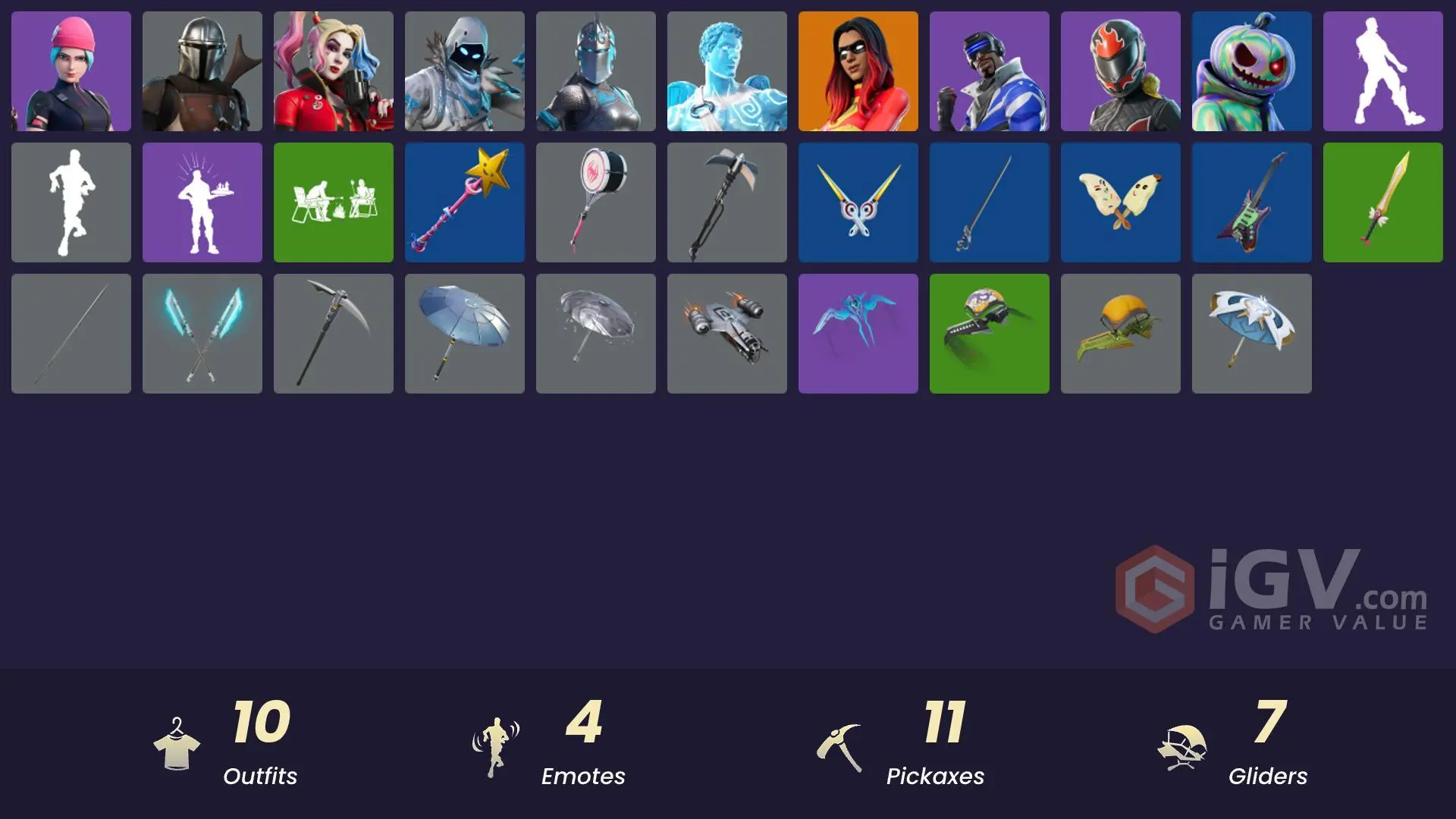Select the purple rock guitar pickaxe
This screenshot has width=1456, height=819.
coord(1251,202)
